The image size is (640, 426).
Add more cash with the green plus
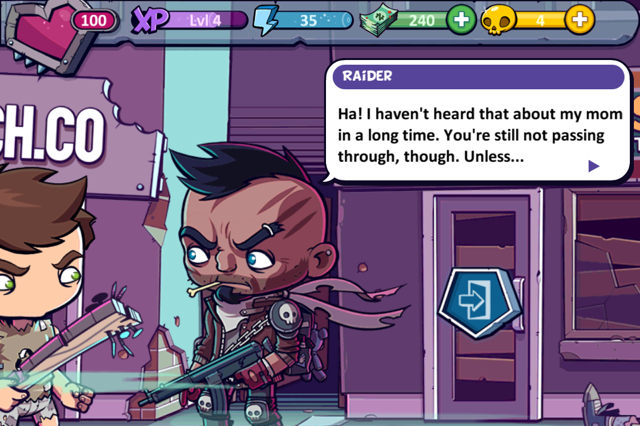tap(461, 20)
